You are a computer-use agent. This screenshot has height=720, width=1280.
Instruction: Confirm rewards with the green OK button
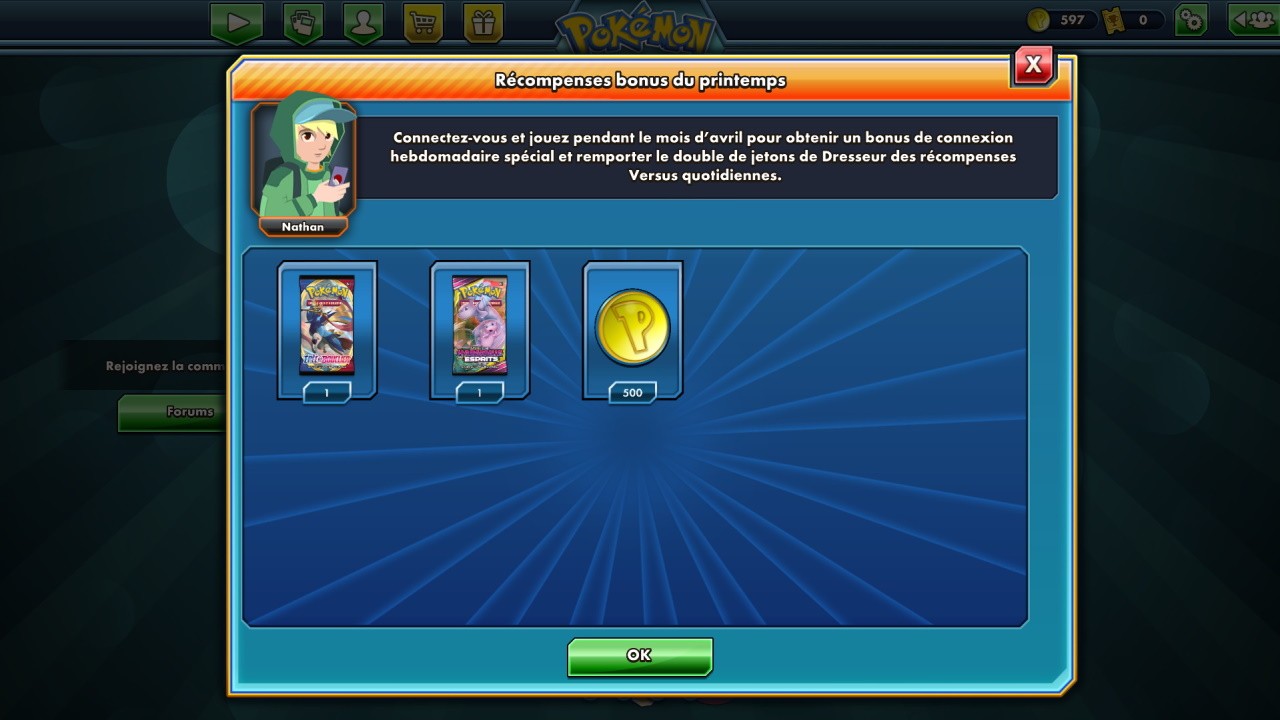pyautogui.click(x=639, y=656)
